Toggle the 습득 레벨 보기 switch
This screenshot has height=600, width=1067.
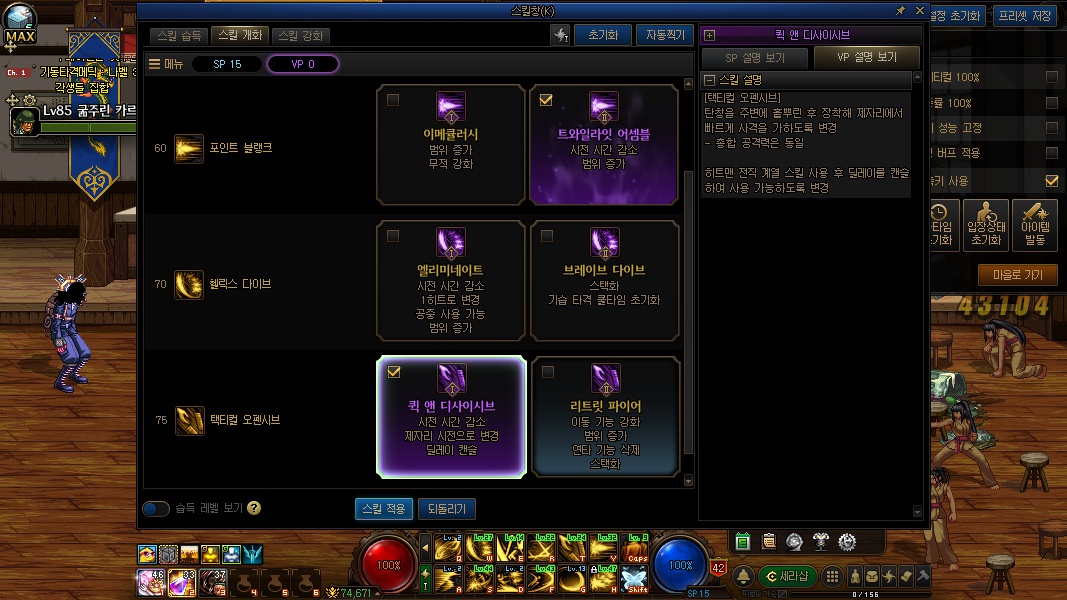[x=156, y=509]
